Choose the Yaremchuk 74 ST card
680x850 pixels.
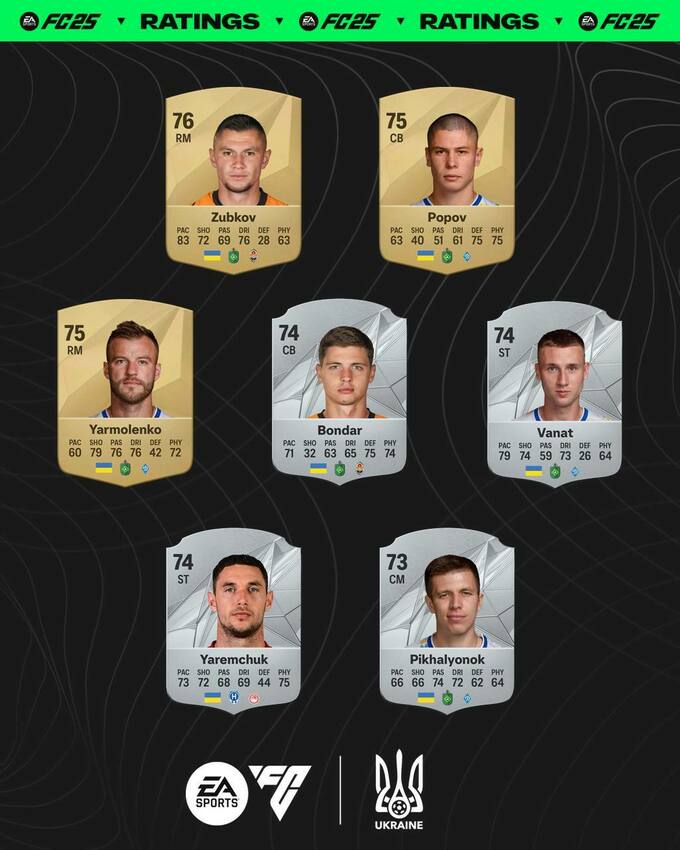pos(232,620)
